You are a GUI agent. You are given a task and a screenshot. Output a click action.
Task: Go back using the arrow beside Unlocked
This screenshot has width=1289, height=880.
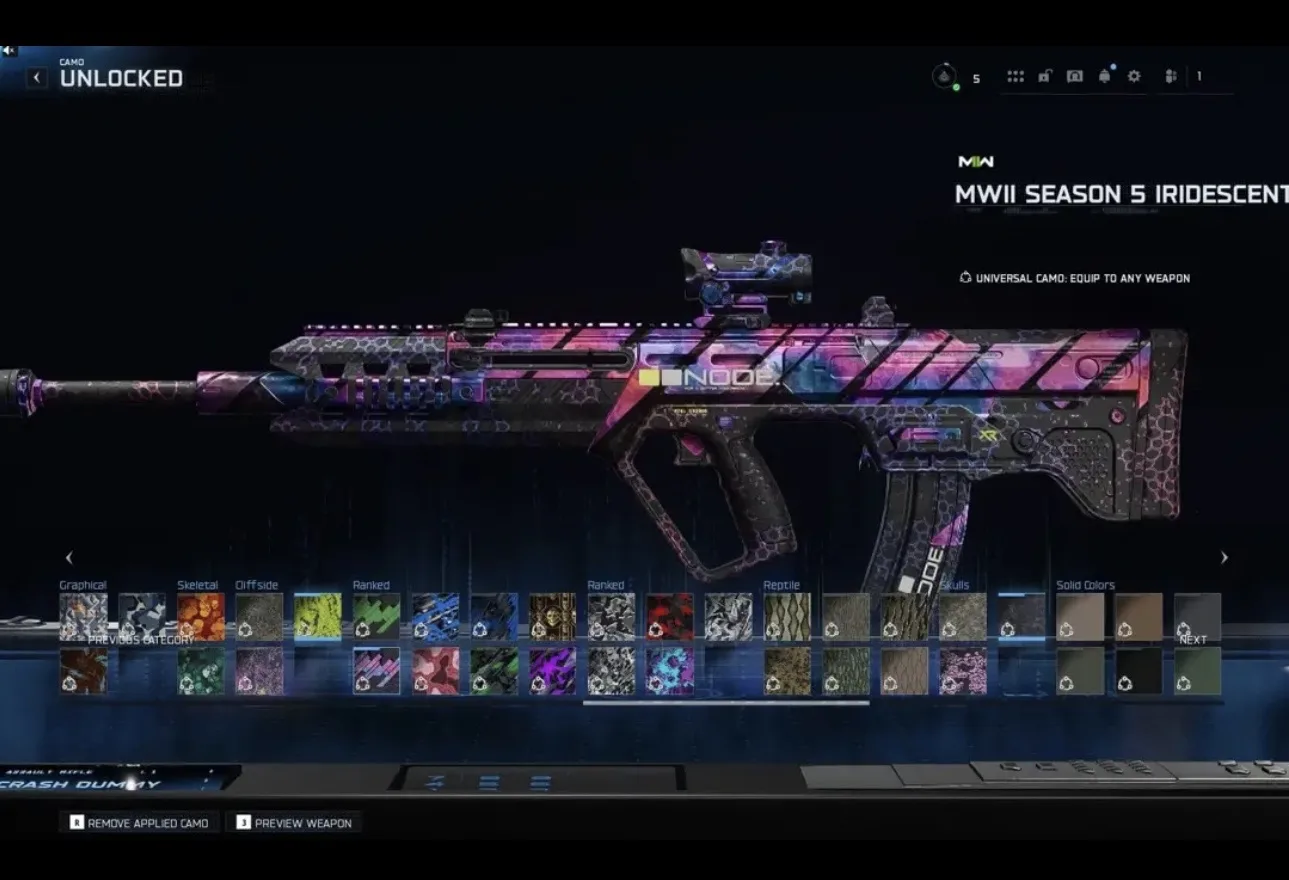coord(37,78)
